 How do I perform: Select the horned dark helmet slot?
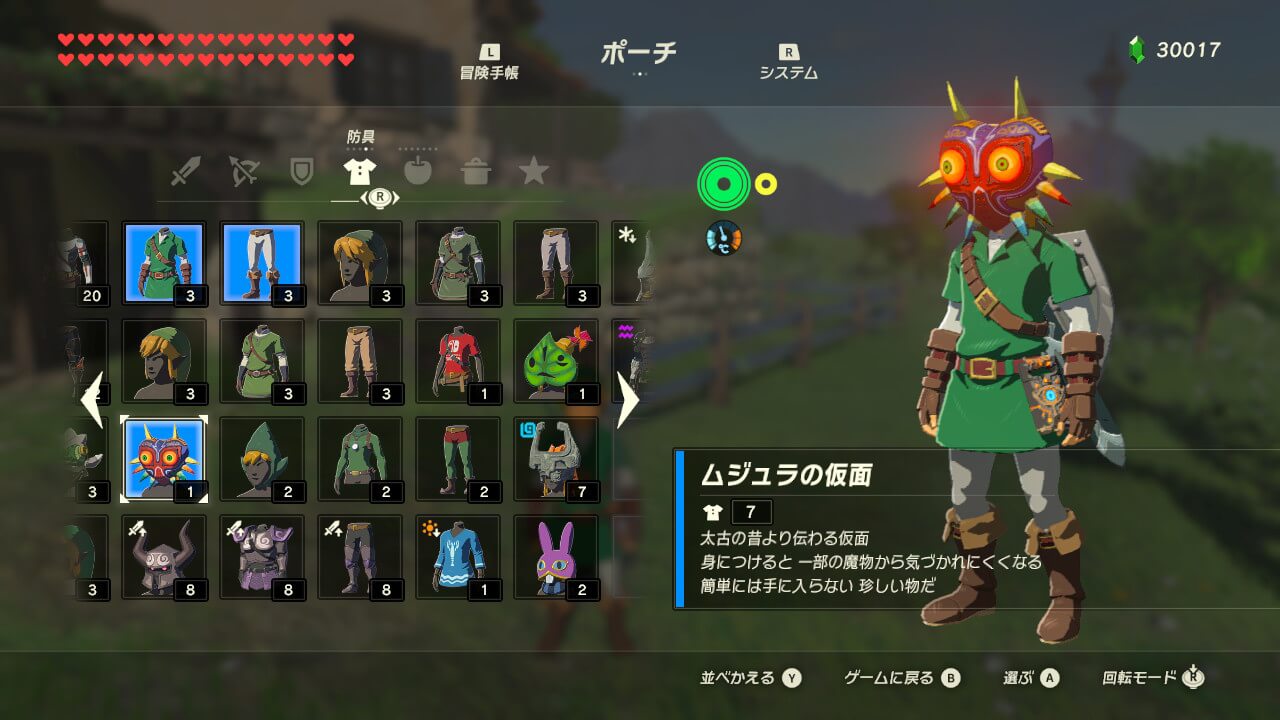pyautogui.click(x=164, y=557)
